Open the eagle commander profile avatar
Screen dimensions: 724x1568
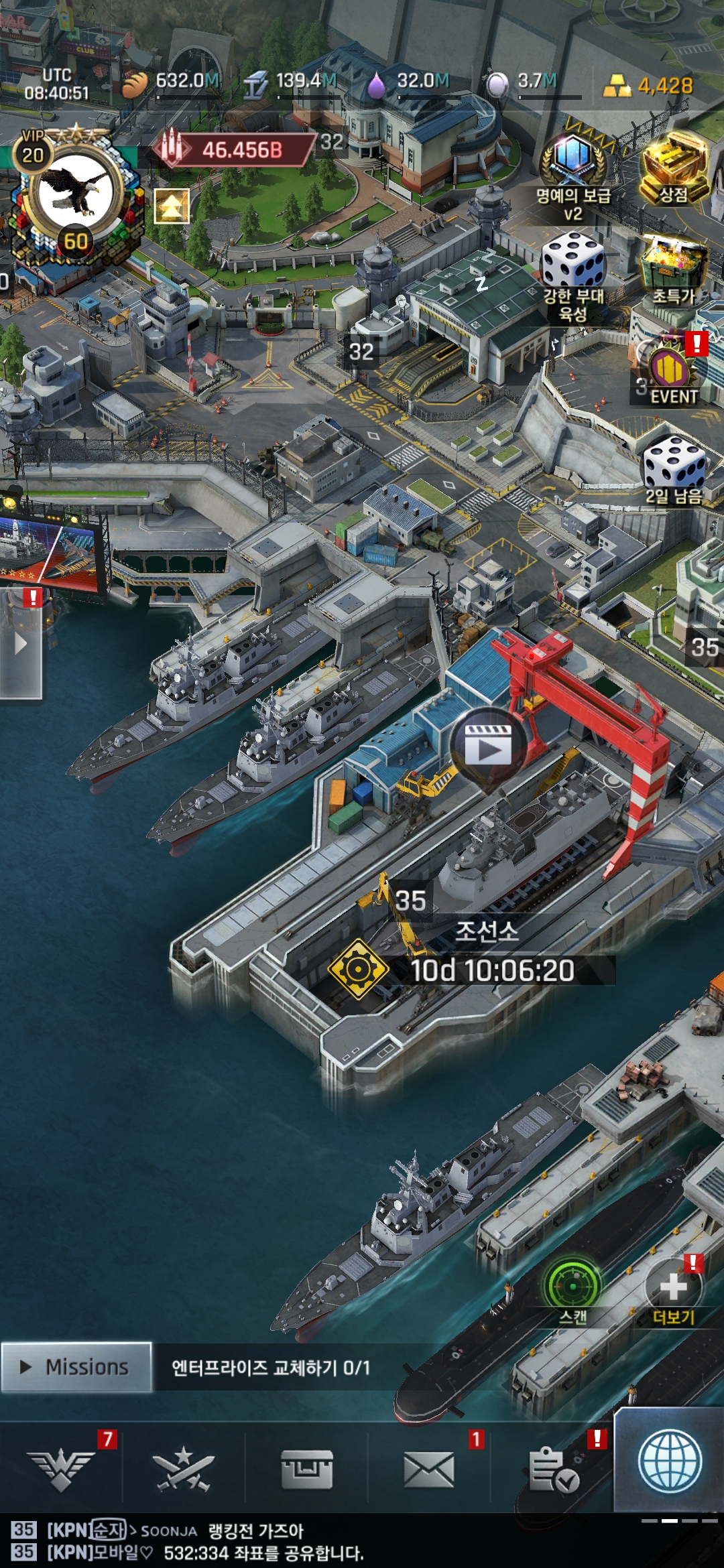pyautogui.click(x=74, y=193)
